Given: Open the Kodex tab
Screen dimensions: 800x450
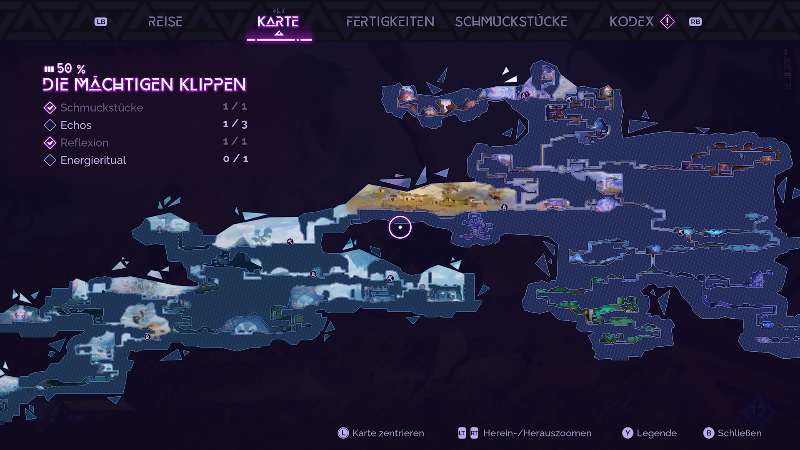Looking at the screenshot, I should point(631,21).
